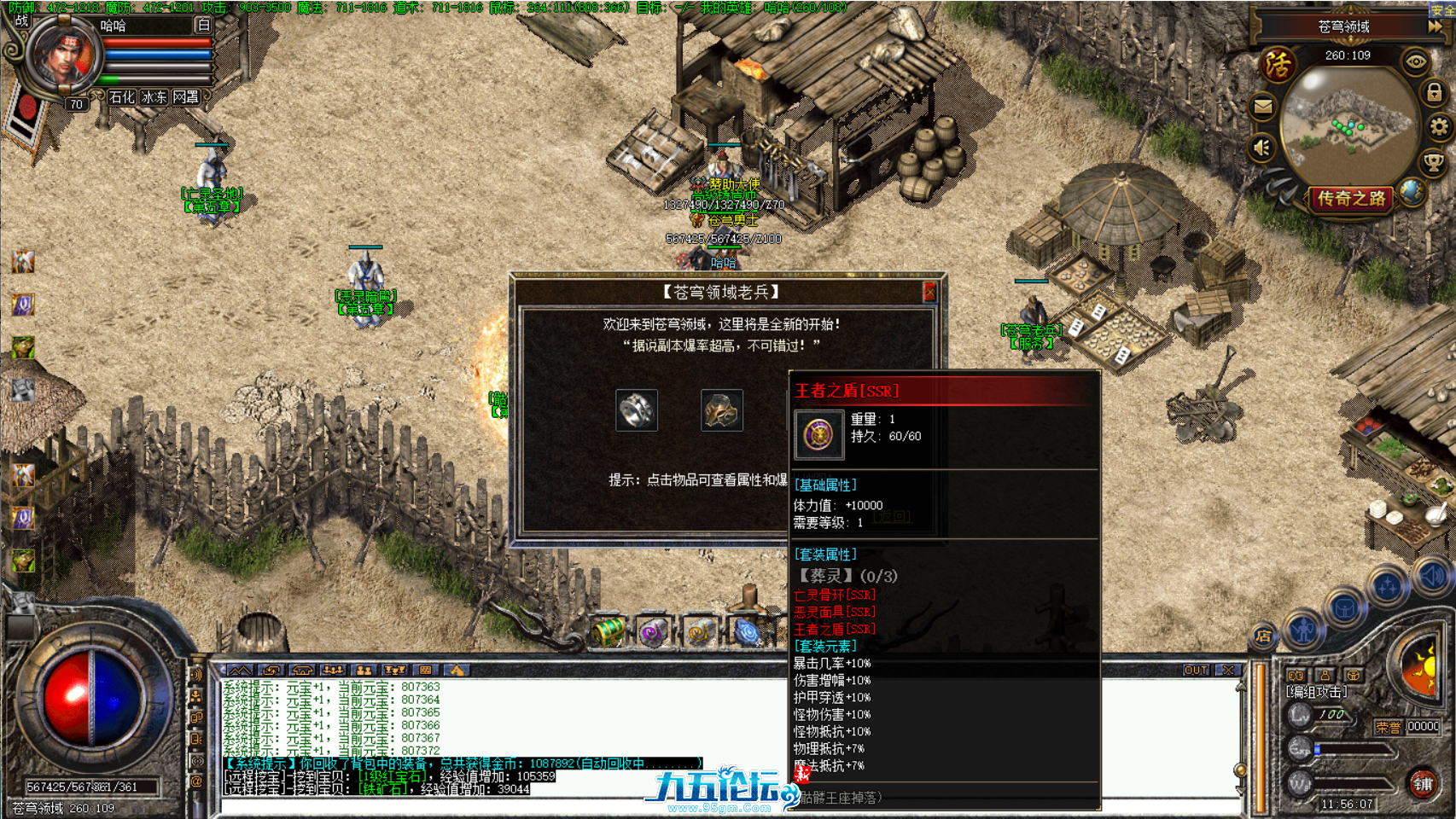This screenshot has width=1456, height=819.
Task: Select the blue scroll in quick slot 4
Action: click(745, 633)
